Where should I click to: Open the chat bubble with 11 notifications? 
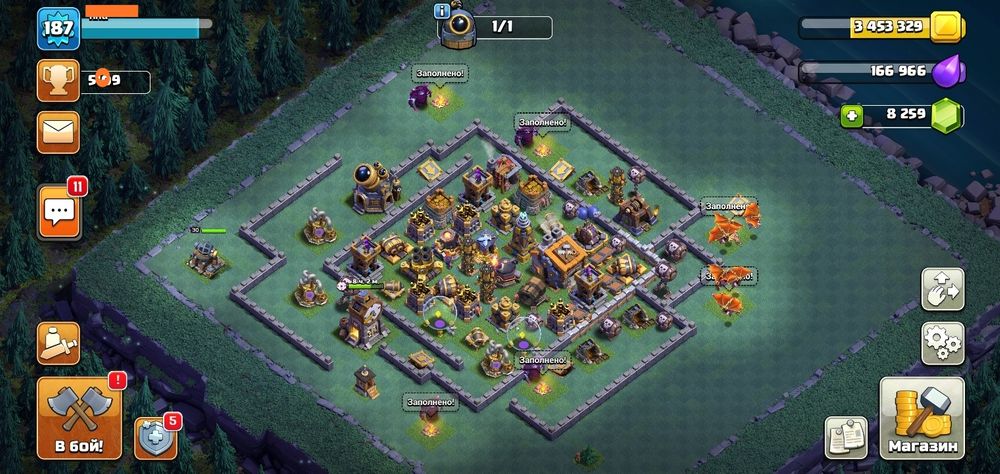click(x=58, y=212)
